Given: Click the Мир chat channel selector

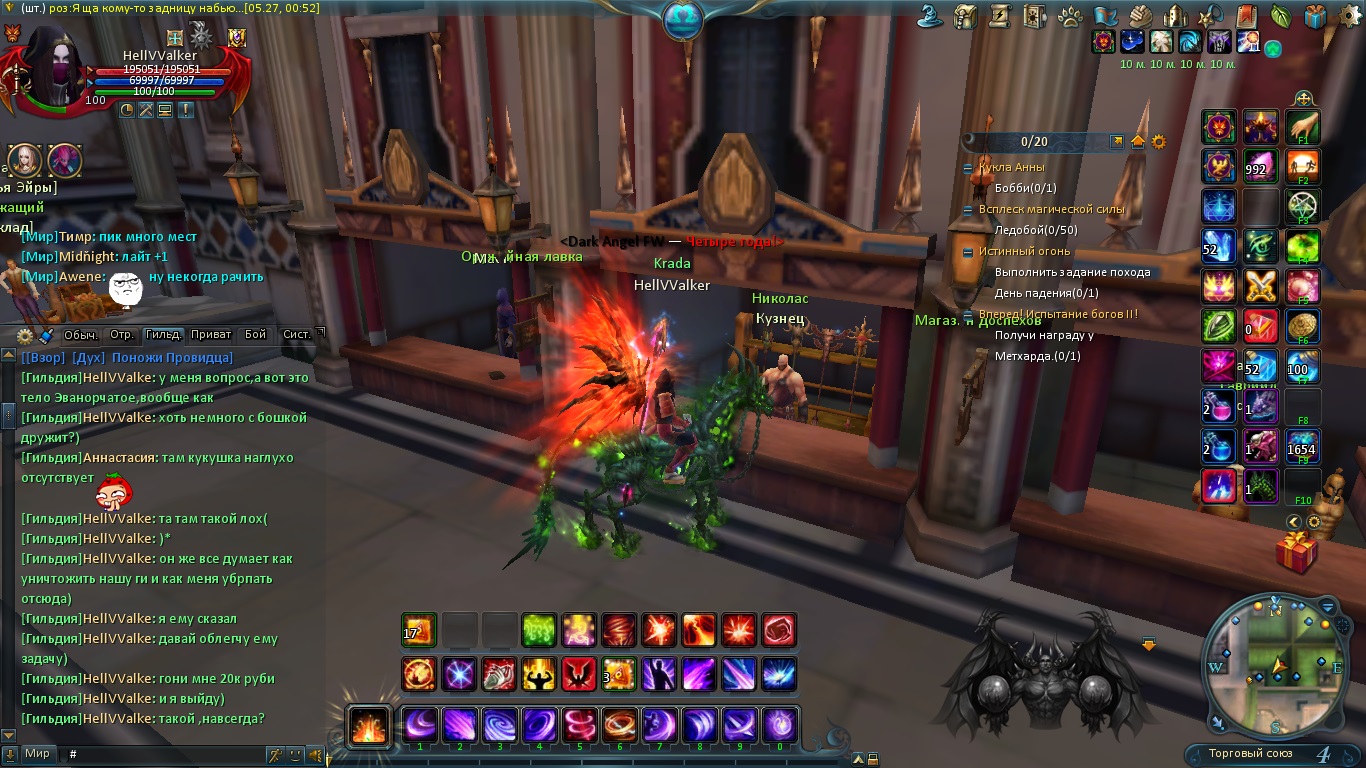Looking at the screenshot, I should 38,754.
